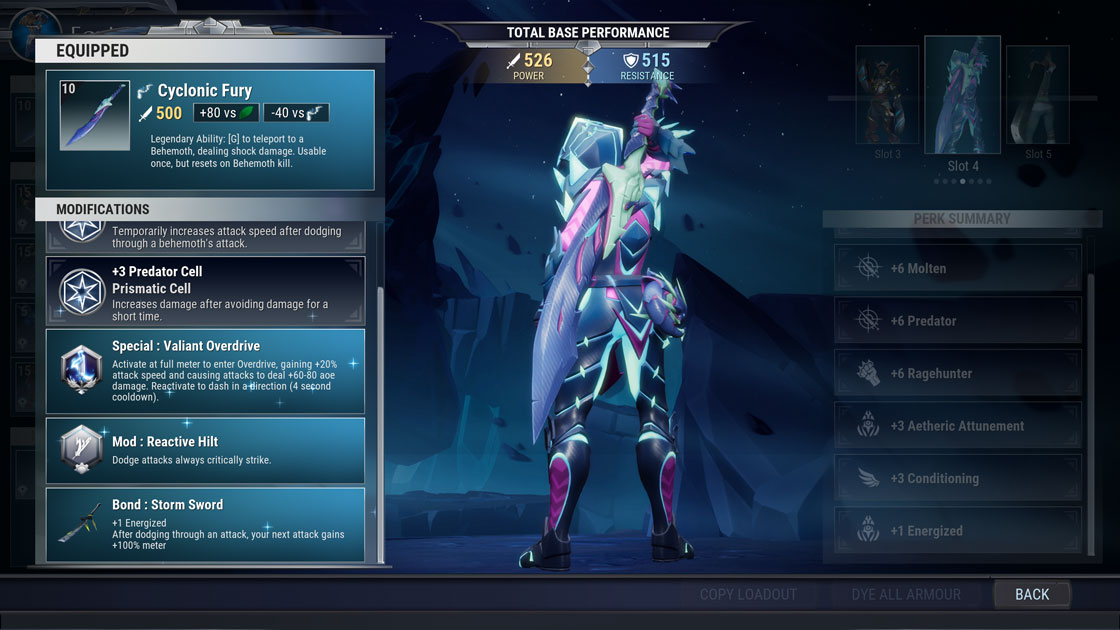Switch to loadout Slot 3
This screenshot has width=1120, height=630.
coord(887,98)
